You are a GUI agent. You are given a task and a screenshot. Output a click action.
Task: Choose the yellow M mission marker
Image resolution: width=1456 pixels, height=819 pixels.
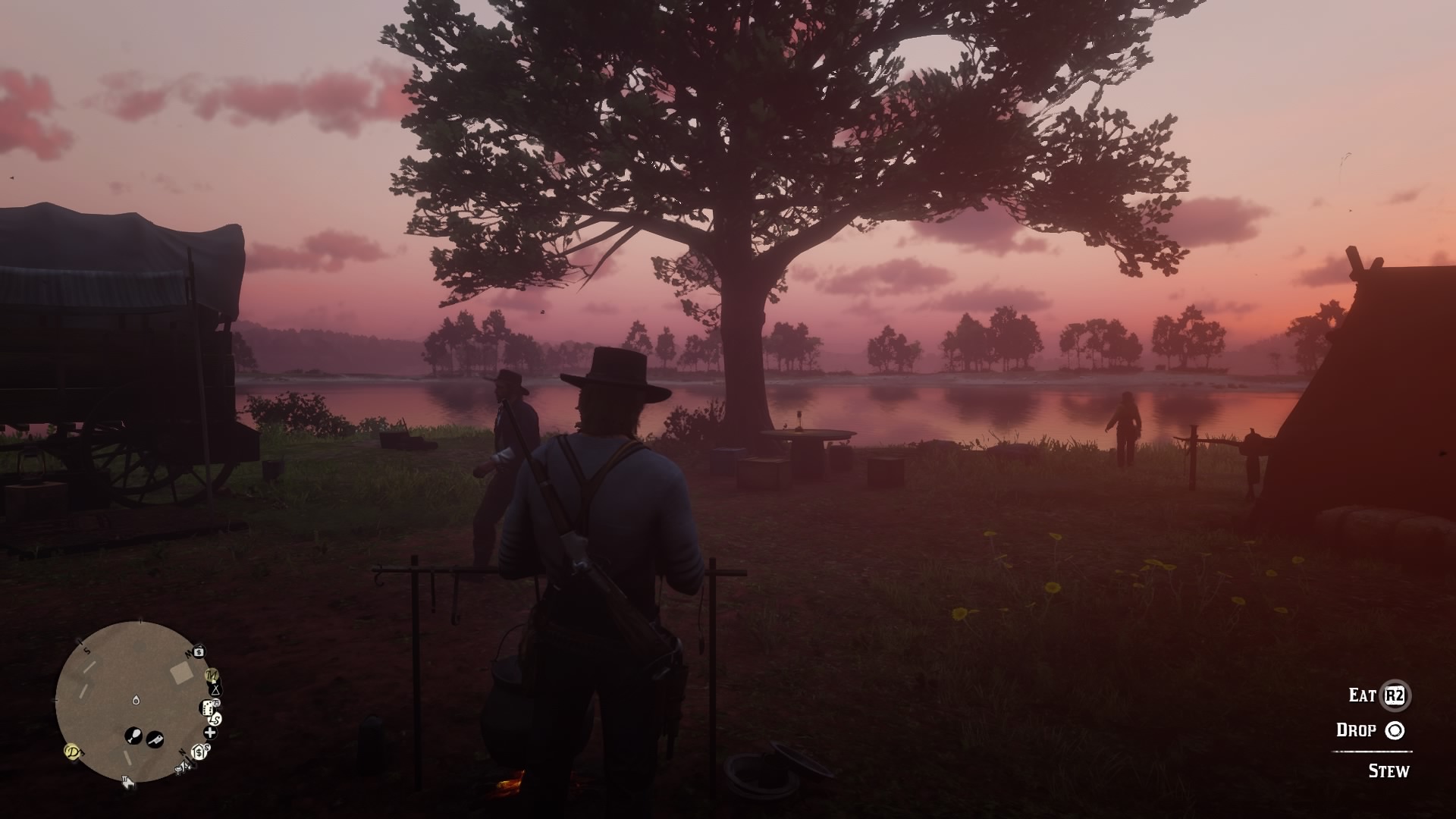212,674
